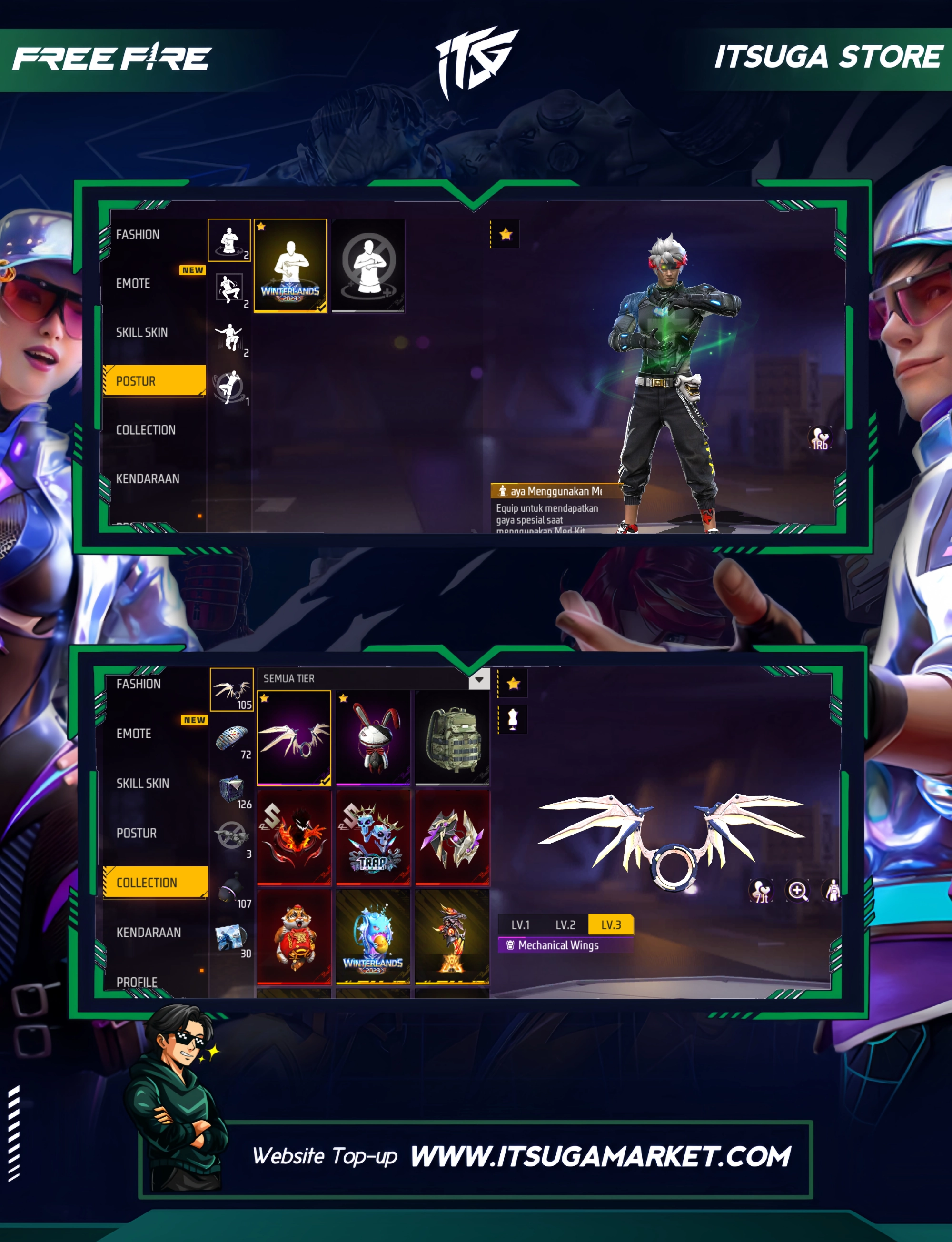
Task: Select the Winterlands 2023 posture tile
Action: (x=290, y=265)
